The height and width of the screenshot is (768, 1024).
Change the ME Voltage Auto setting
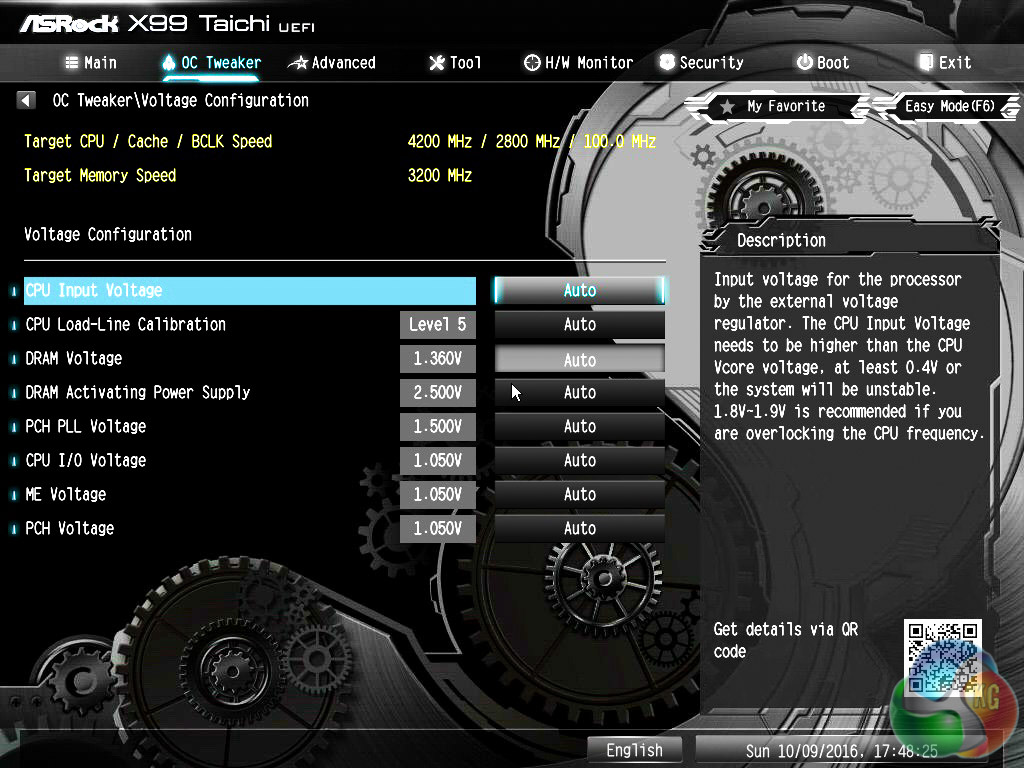[x=579, y=494]
